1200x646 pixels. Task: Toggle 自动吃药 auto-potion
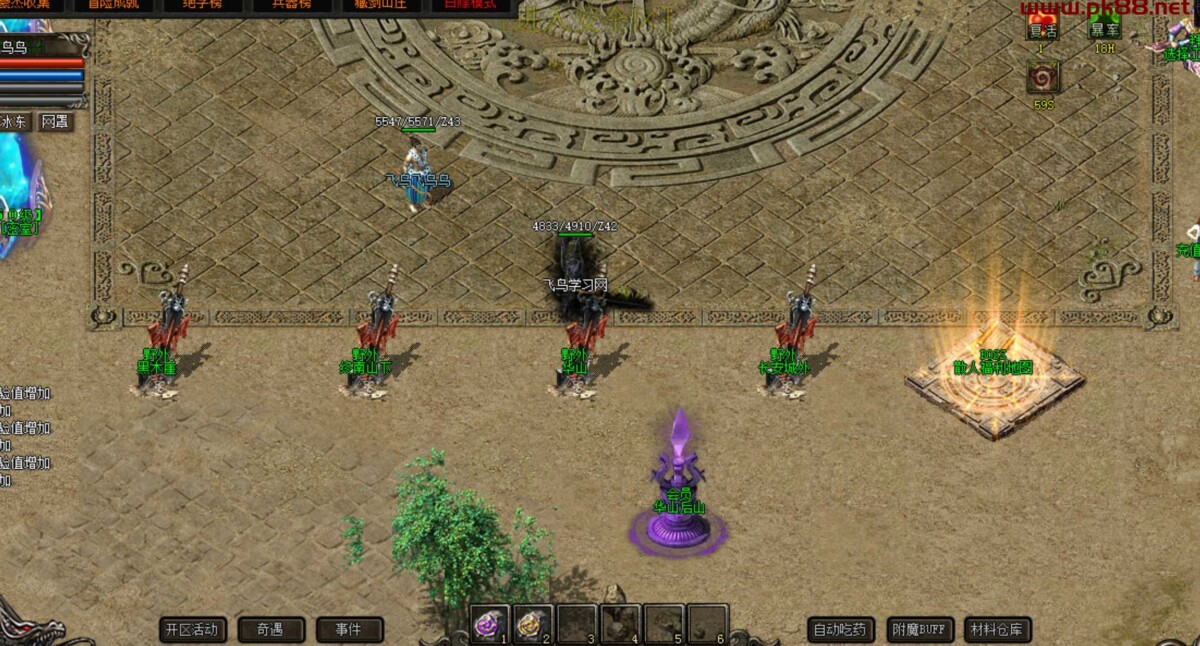point(841,630)
